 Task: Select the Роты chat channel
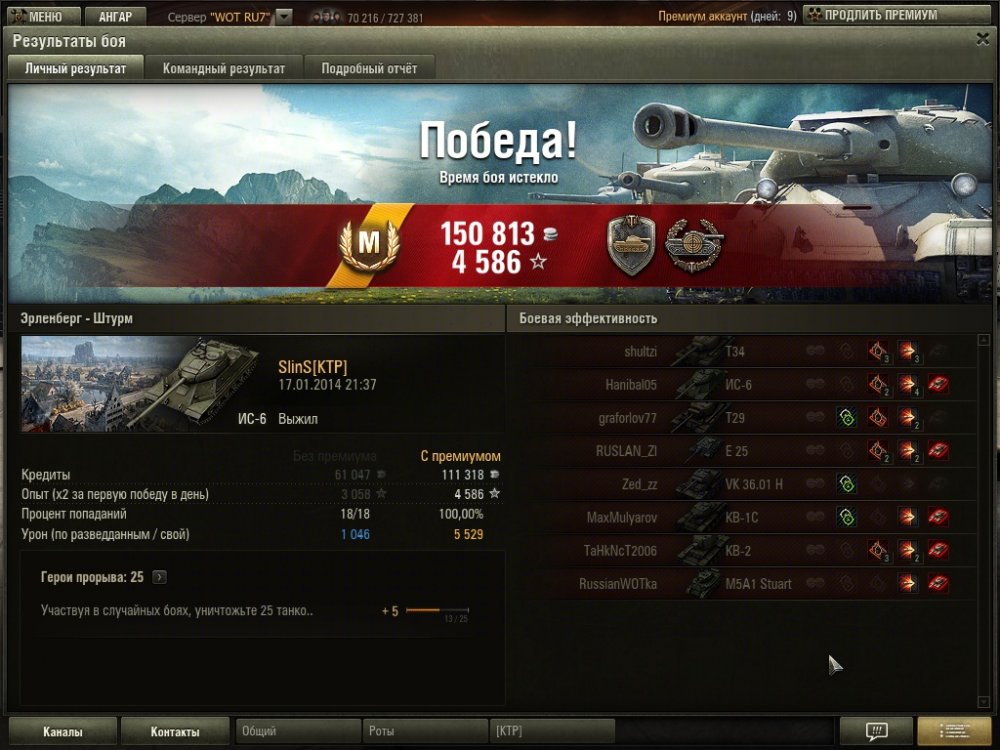coord(425,731)
